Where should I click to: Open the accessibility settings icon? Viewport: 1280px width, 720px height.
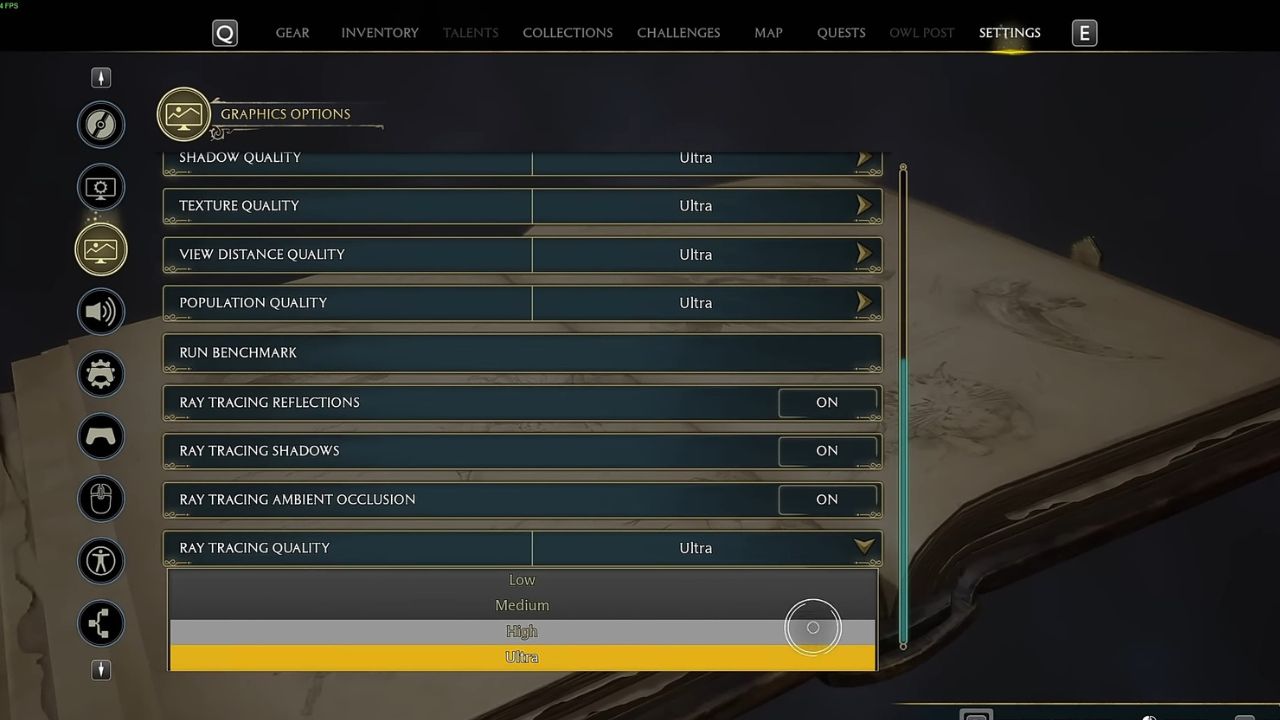click(100, 561)
